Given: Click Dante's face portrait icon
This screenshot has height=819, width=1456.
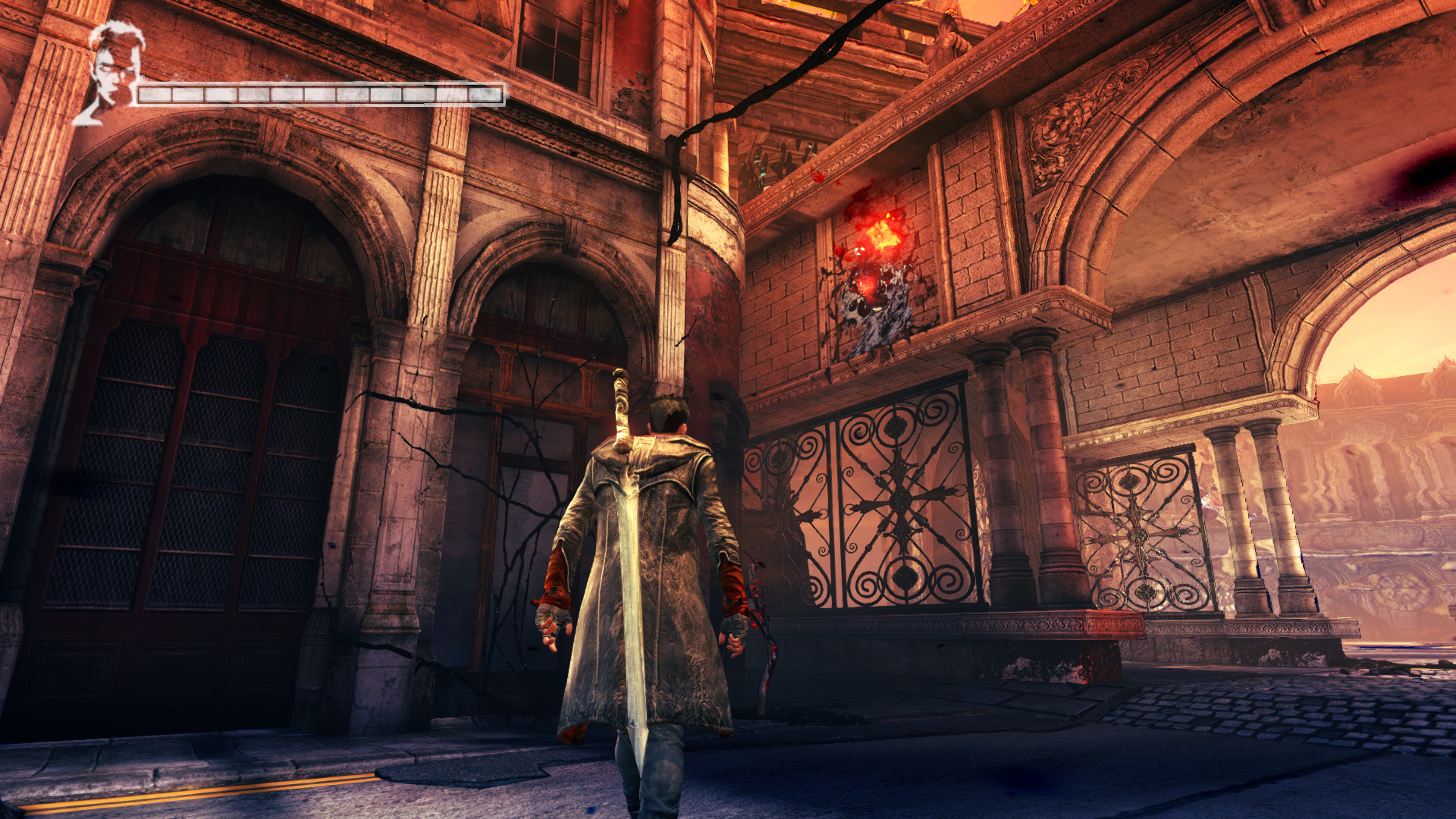Looking at the screenshot, I should click(112, 72).
